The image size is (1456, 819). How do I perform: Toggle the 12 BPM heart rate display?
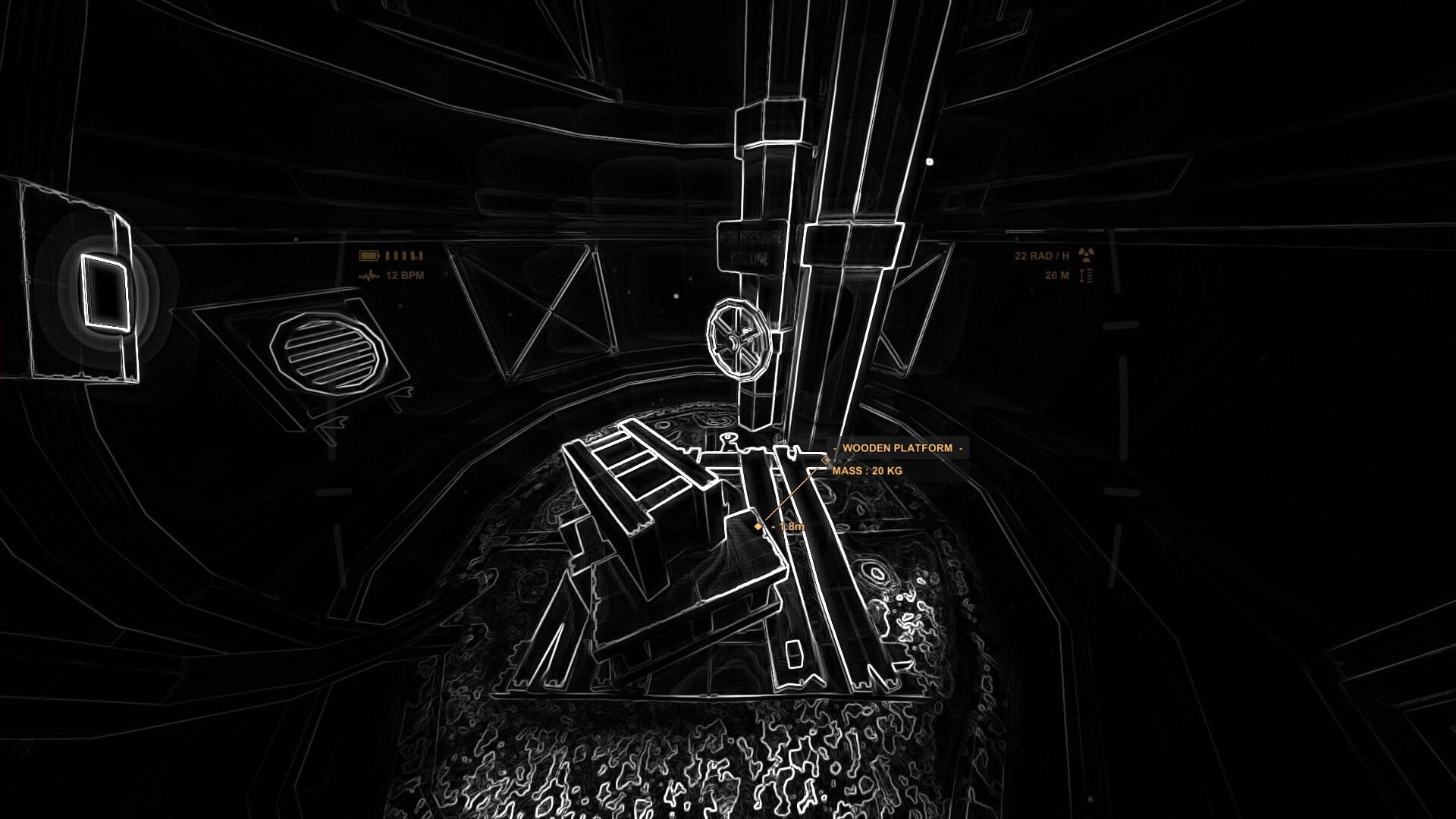click(404, 276)
